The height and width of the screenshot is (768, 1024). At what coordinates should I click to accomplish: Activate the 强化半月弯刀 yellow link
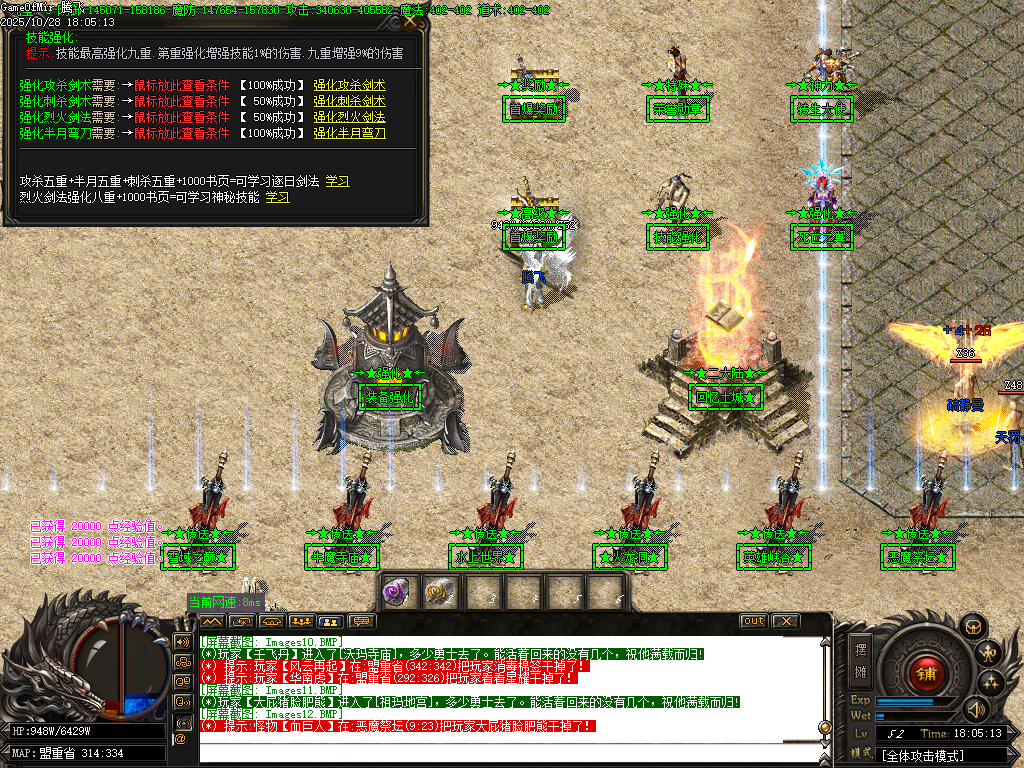click(349, 133)
